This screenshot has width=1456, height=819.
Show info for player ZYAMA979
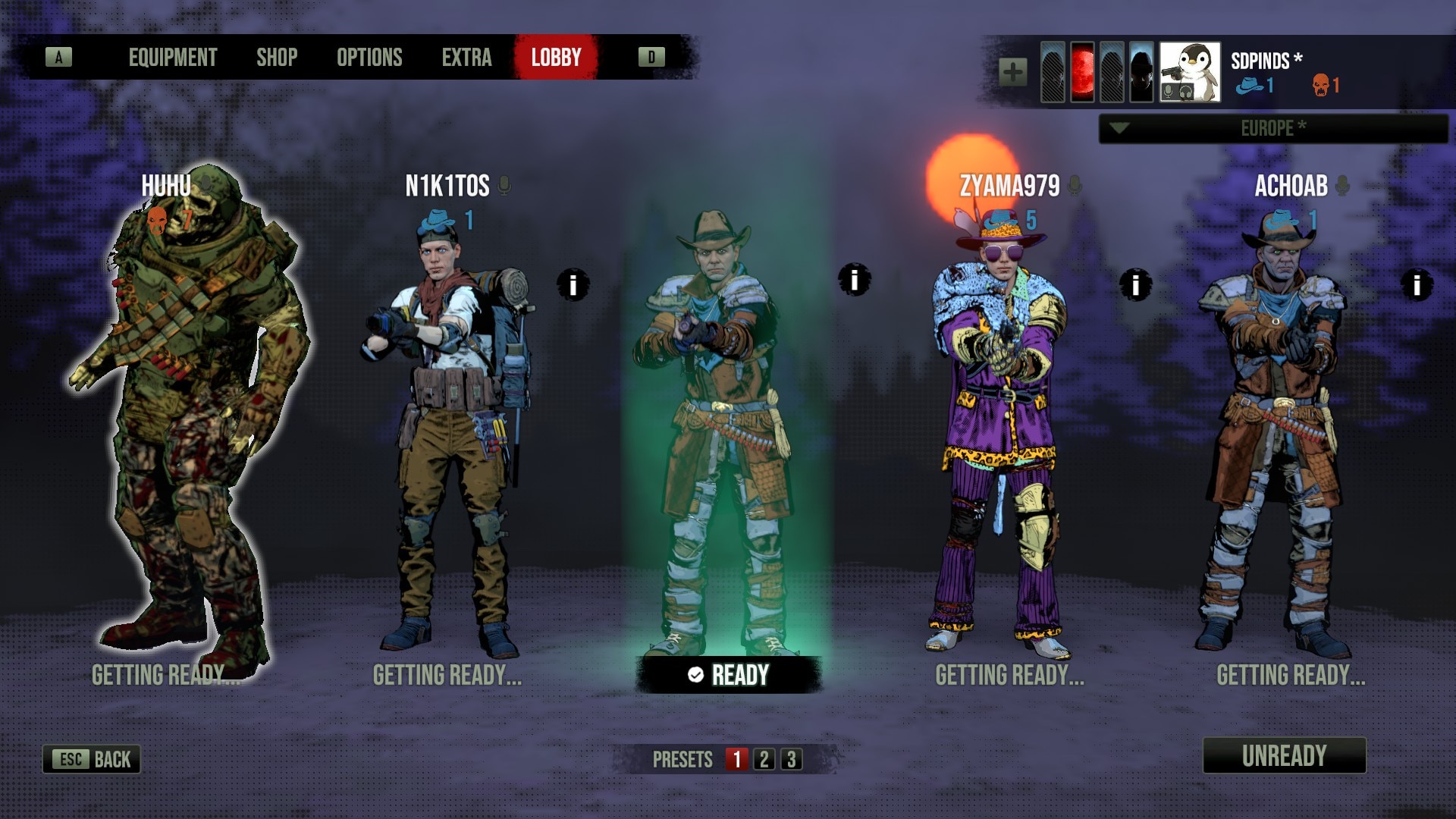pos(1136,285)
